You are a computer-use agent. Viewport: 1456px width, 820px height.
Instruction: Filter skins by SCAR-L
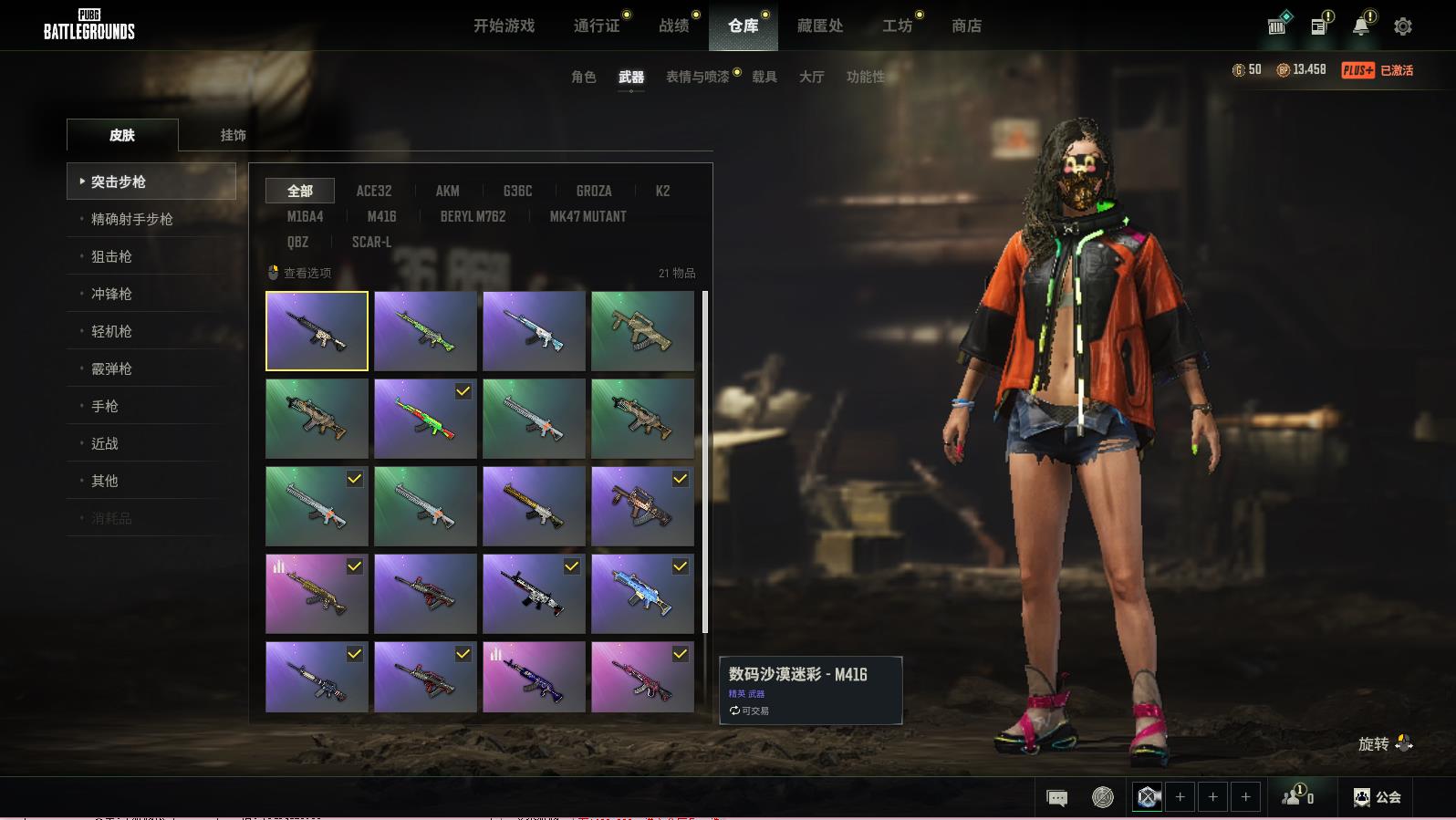[371, 243]
